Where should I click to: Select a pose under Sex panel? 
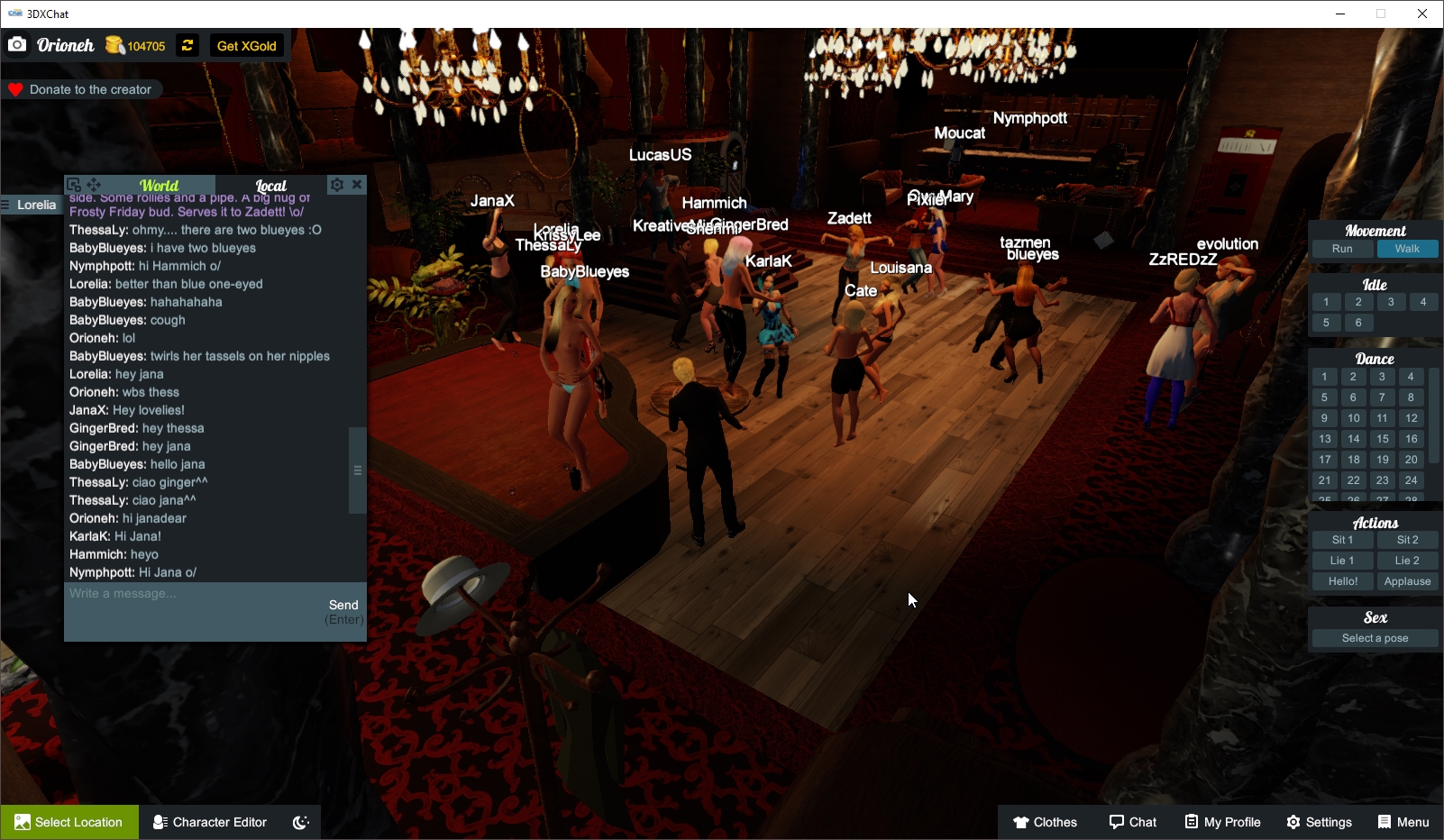(1374, 637)
